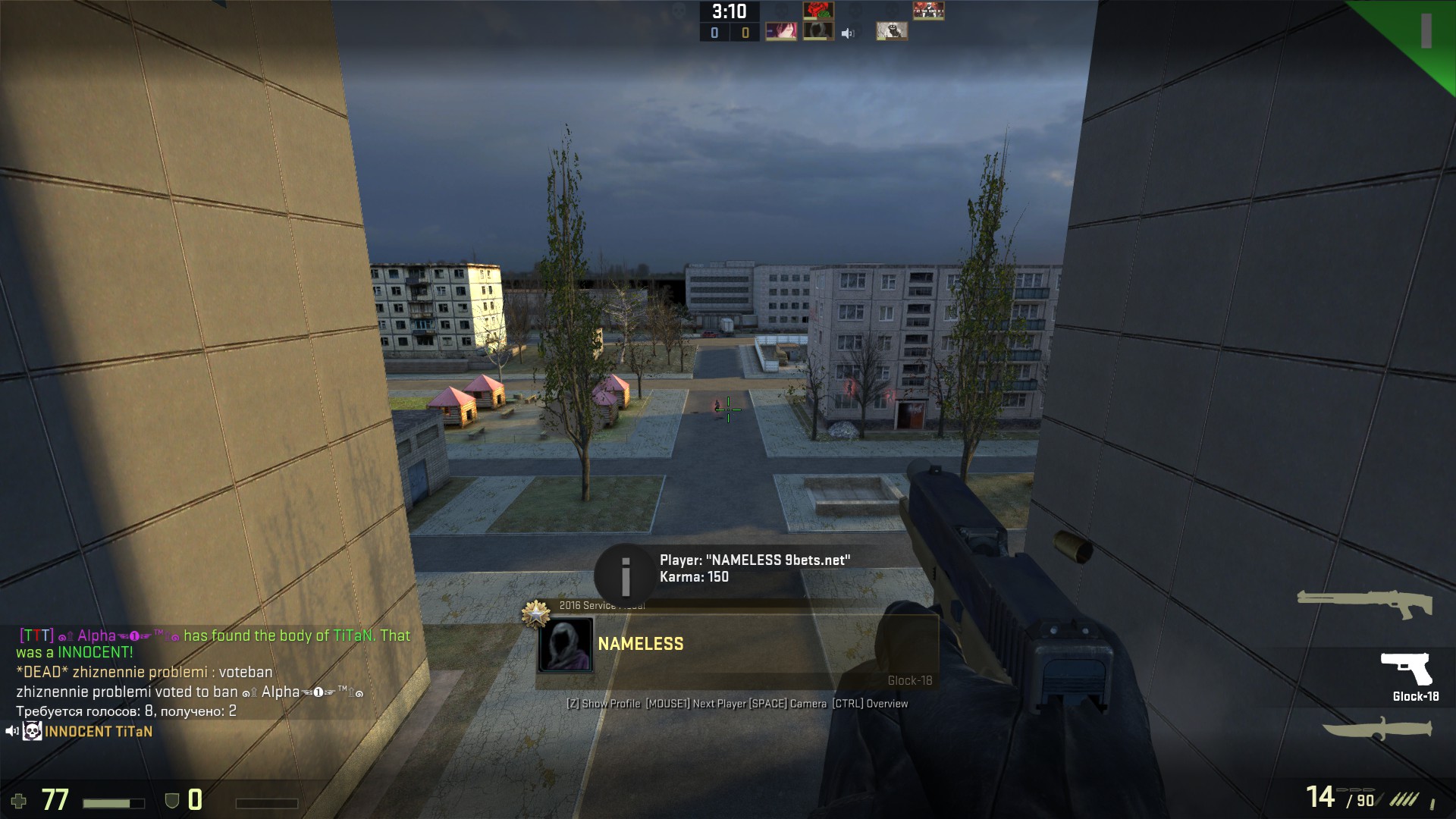The height and width of the screenshot is (819, 1456).
Task: Select the red rose player avatar
Action: tap(818, 11)
